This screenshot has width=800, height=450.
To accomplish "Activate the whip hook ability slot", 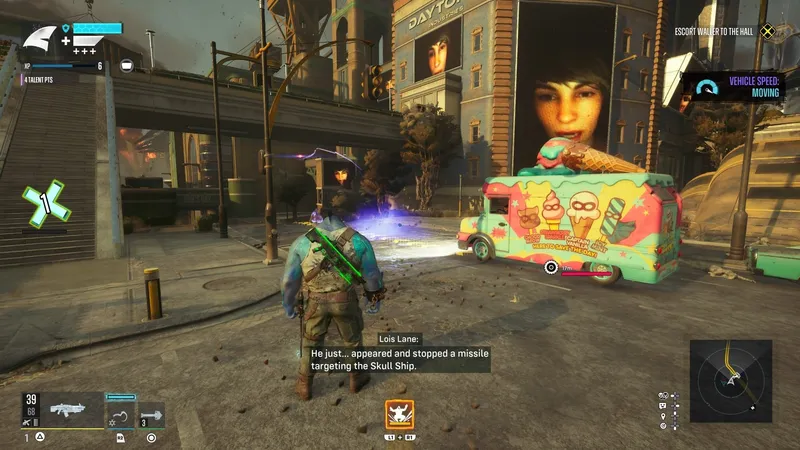I will (120, 415).
